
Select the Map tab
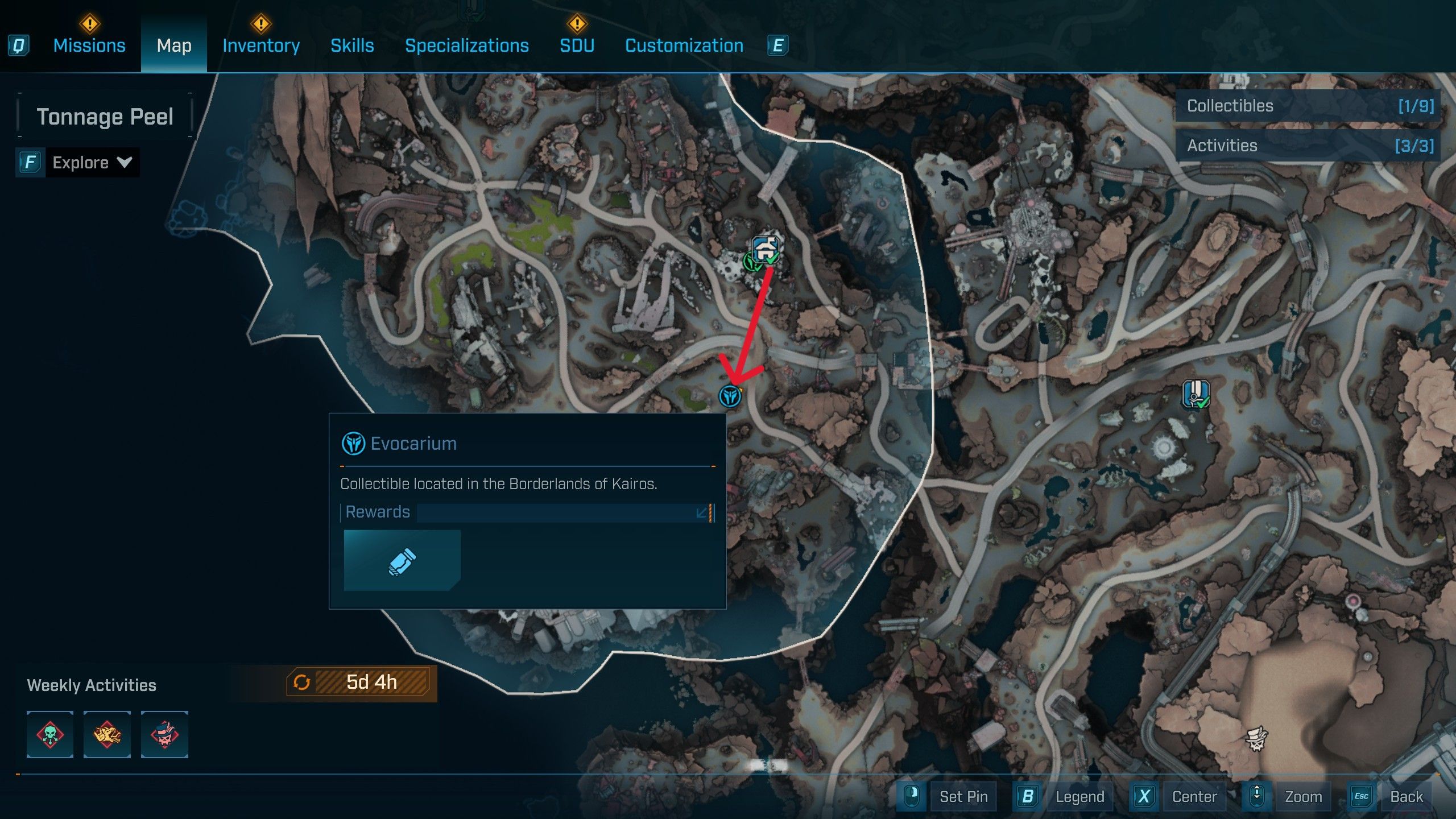click(x=174, y=45)
